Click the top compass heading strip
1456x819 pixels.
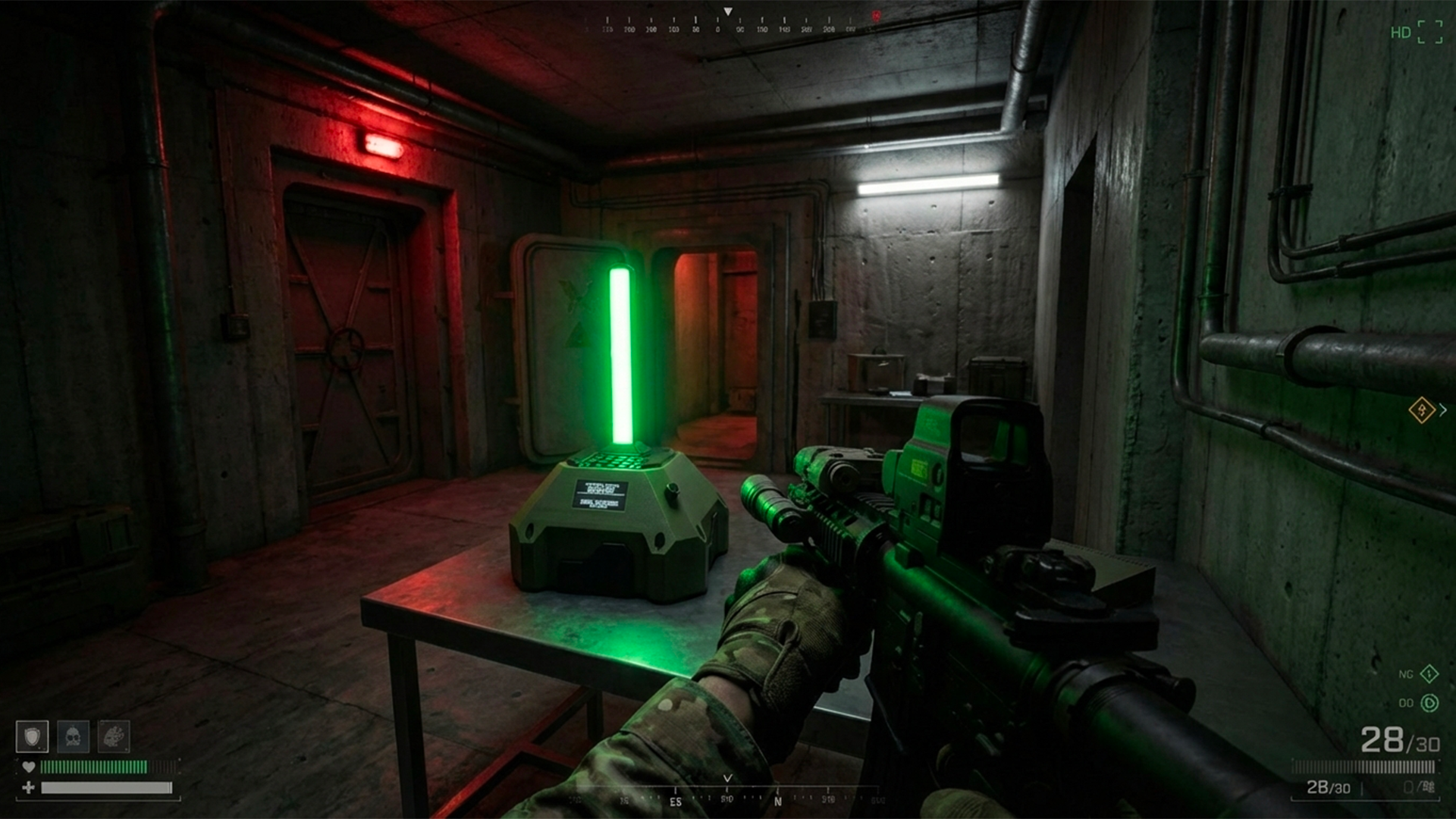click(728, 24)
